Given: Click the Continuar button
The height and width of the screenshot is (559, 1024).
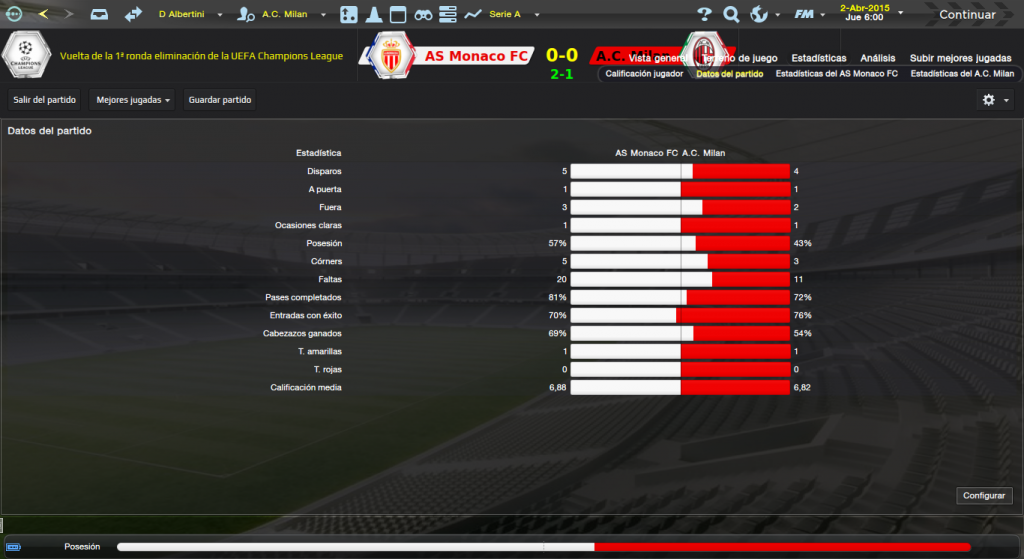Looking at the screenshot, I should coord(967,14).
